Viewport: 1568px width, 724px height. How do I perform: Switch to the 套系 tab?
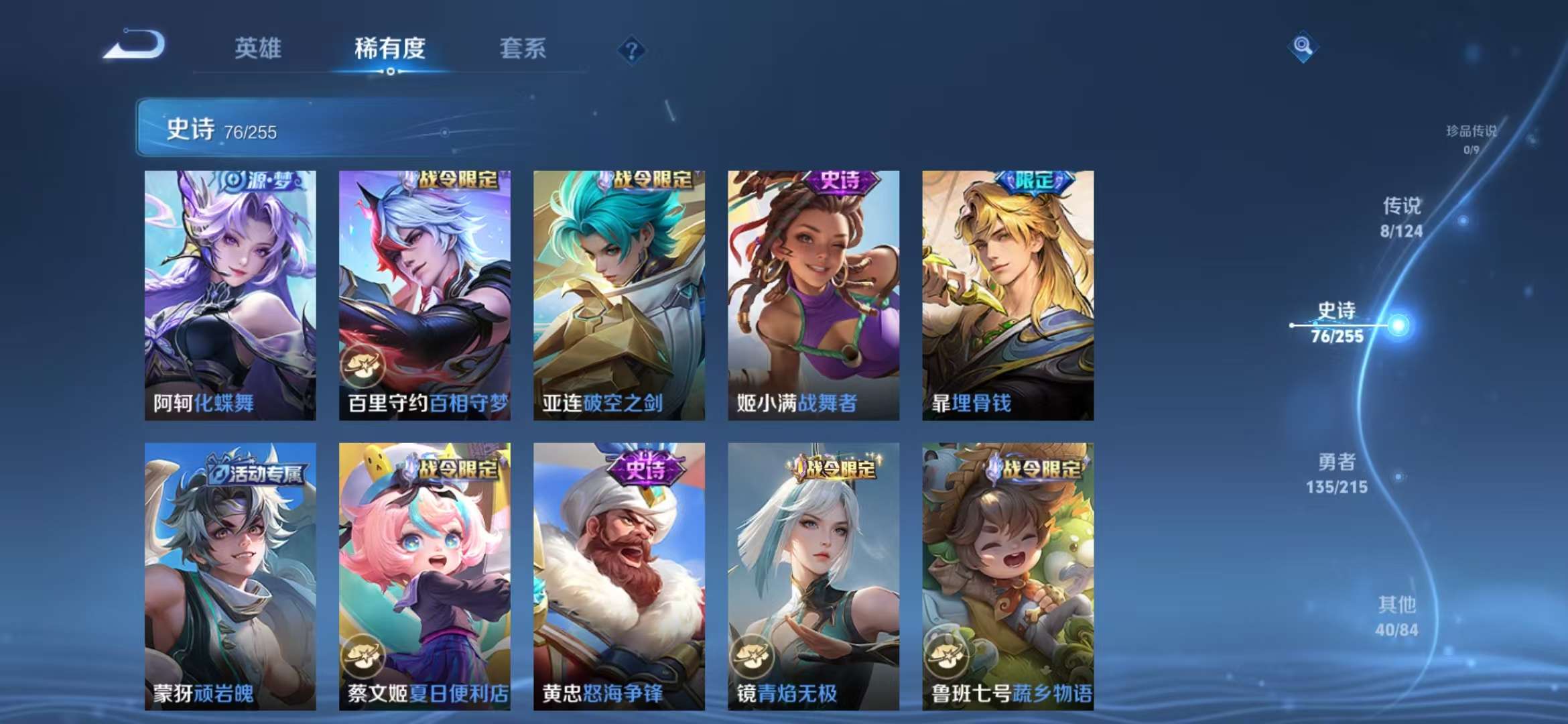[523, 48]
